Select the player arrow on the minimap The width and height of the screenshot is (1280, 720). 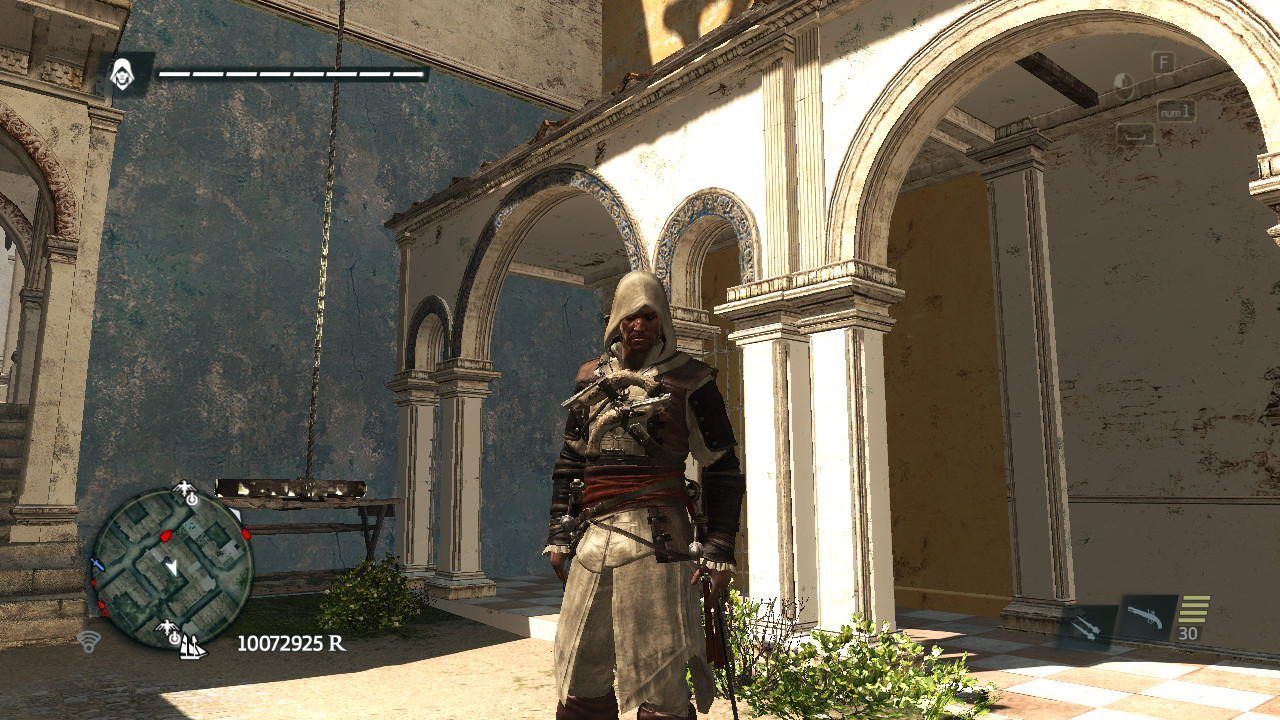(171, 565)
